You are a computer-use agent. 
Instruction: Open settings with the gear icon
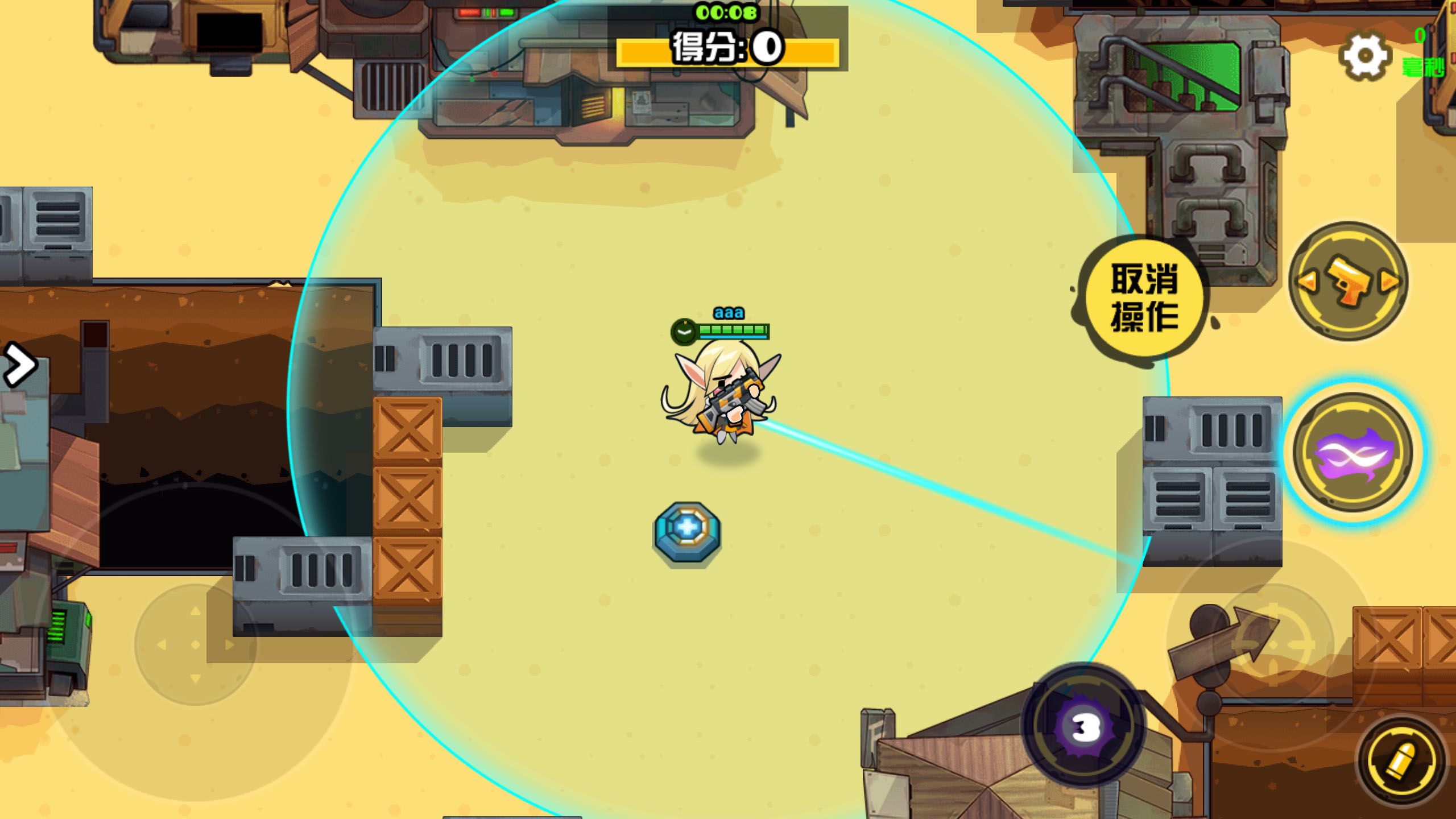[x=1364, y=56]
